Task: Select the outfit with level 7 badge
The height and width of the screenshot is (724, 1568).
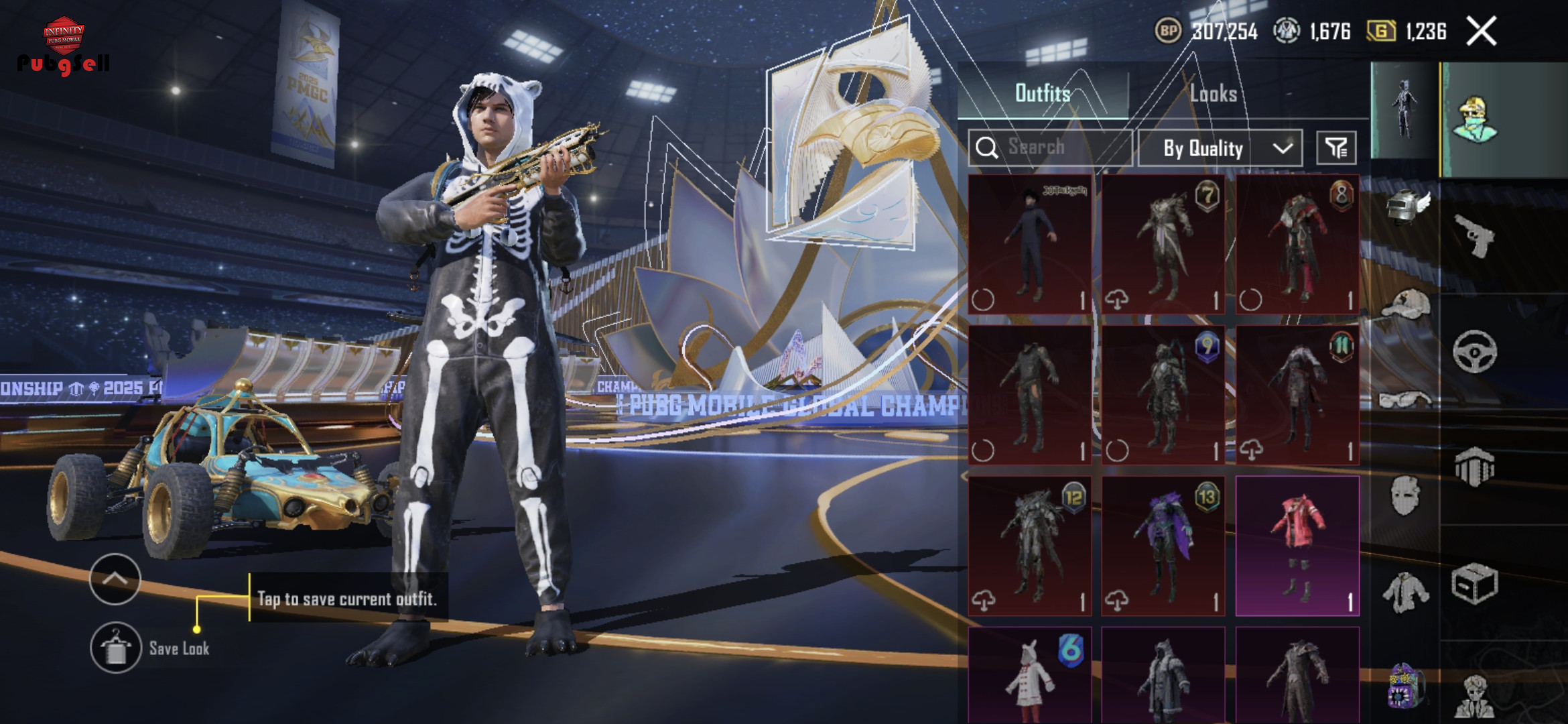Action: click(1163, 245)
